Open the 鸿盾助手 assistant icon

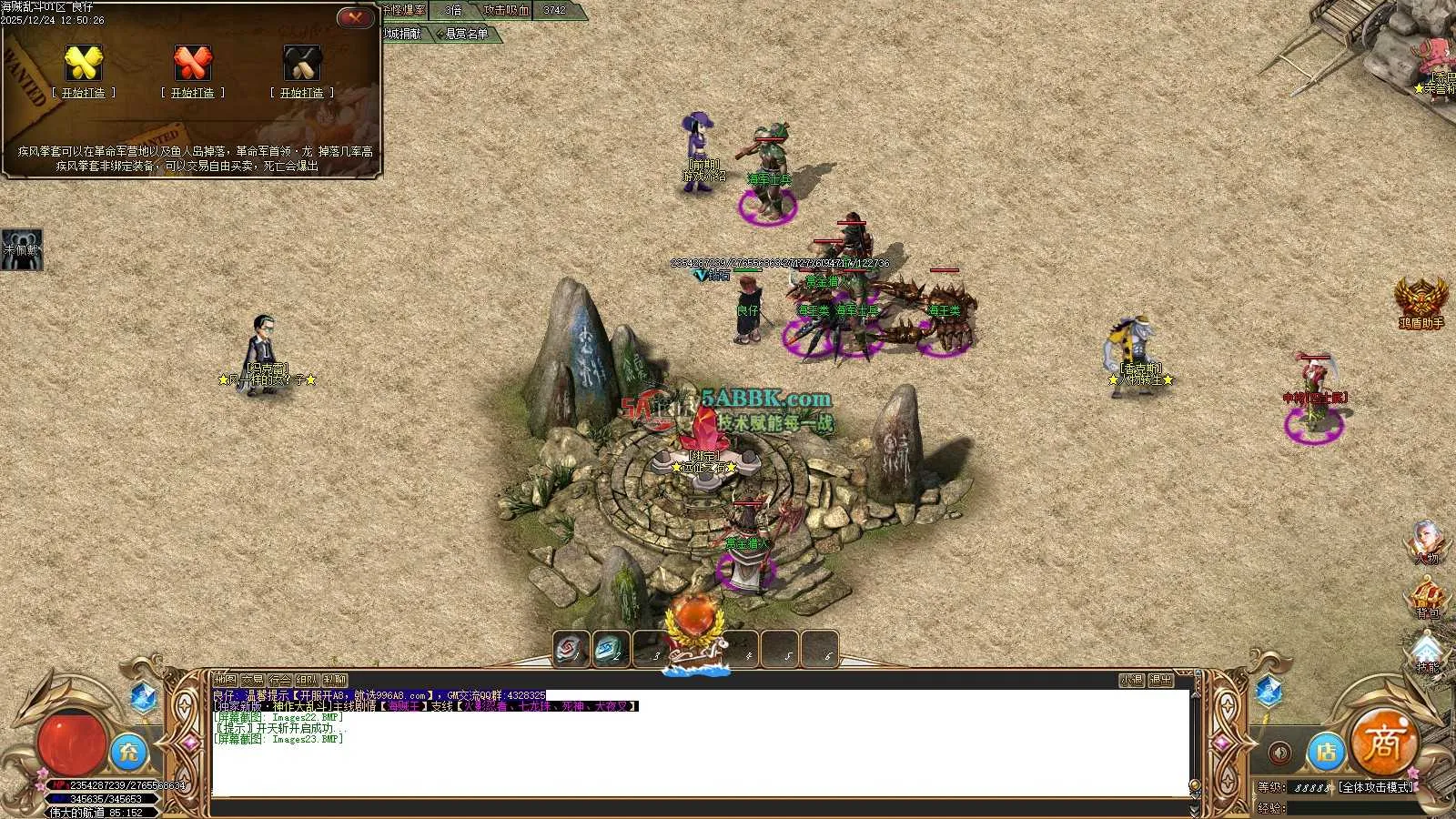pyautogui.click(x=1421, y=300)
